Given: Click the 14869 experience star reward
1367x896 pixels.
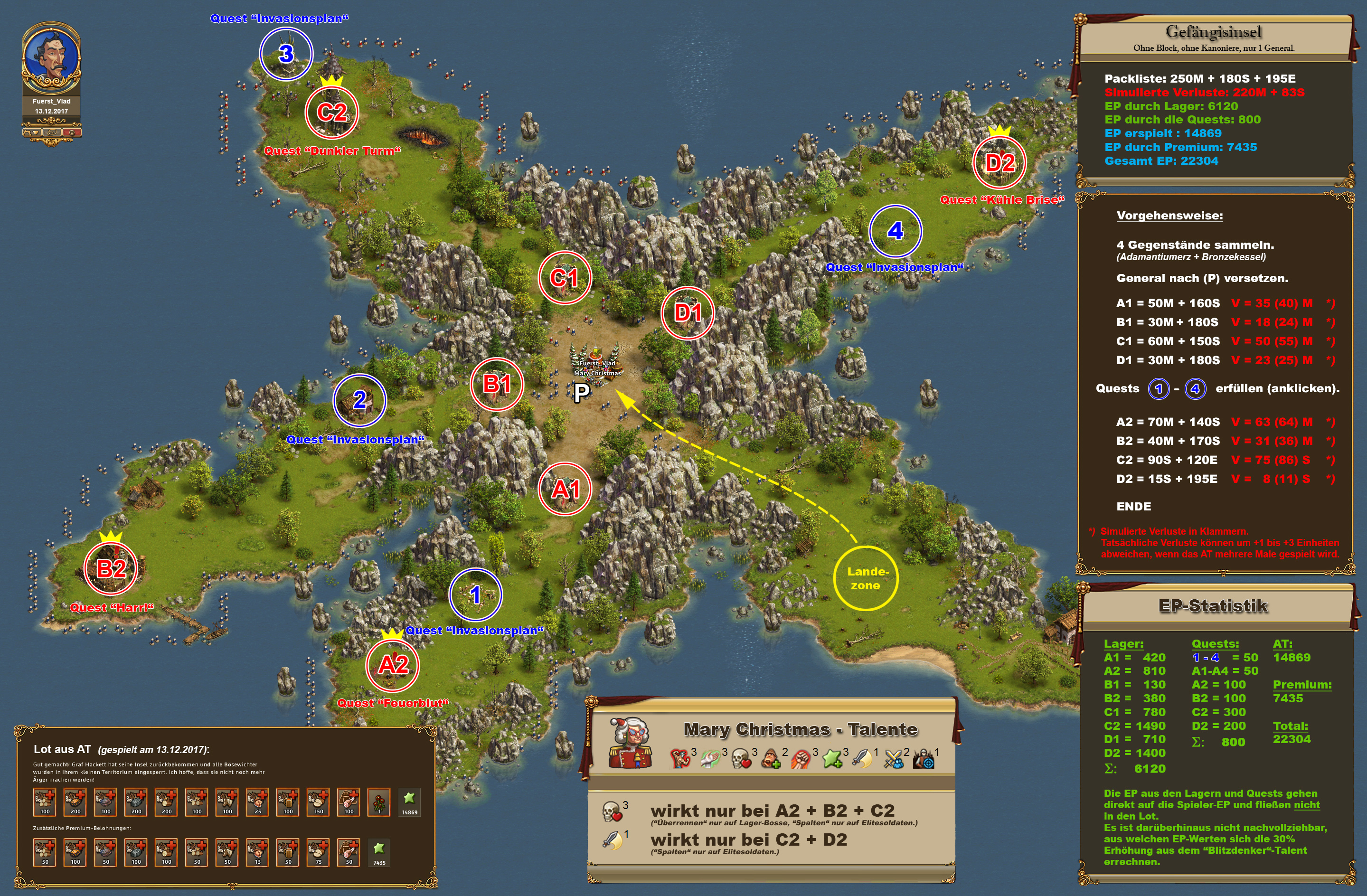Looking at the screenshot, I should (409, 802).
